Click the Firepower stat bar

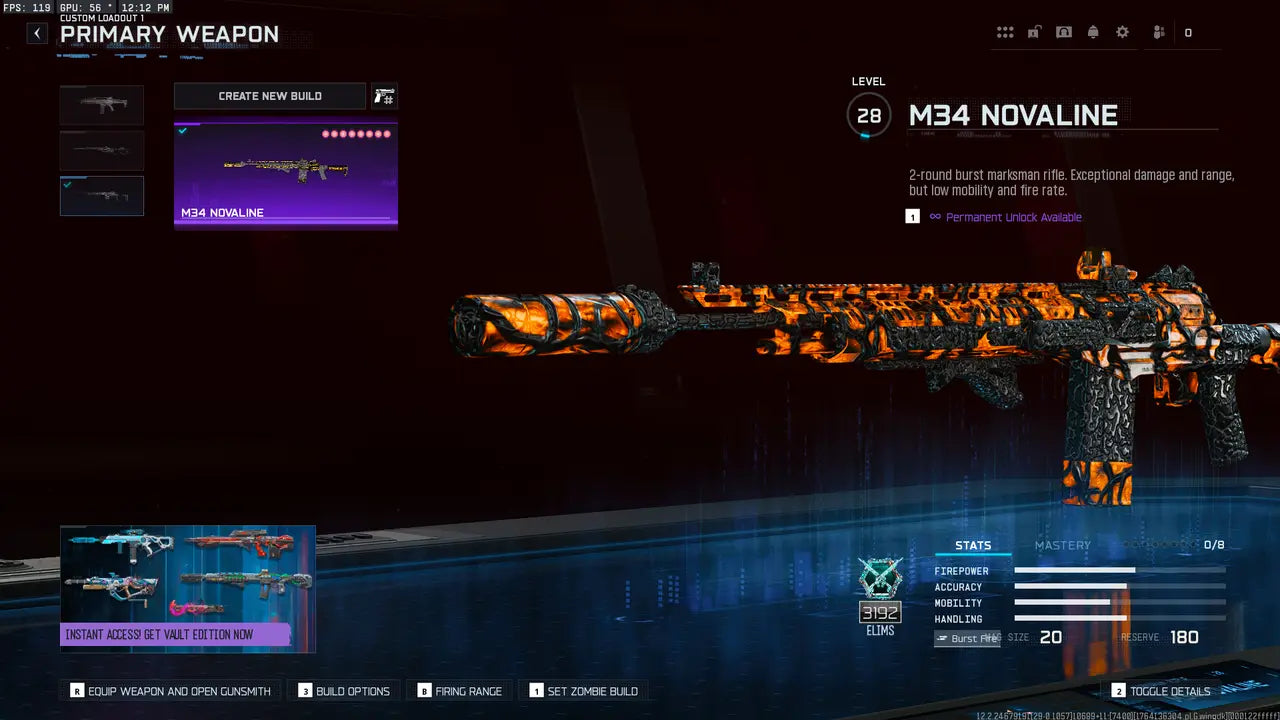pos(1120,570)
